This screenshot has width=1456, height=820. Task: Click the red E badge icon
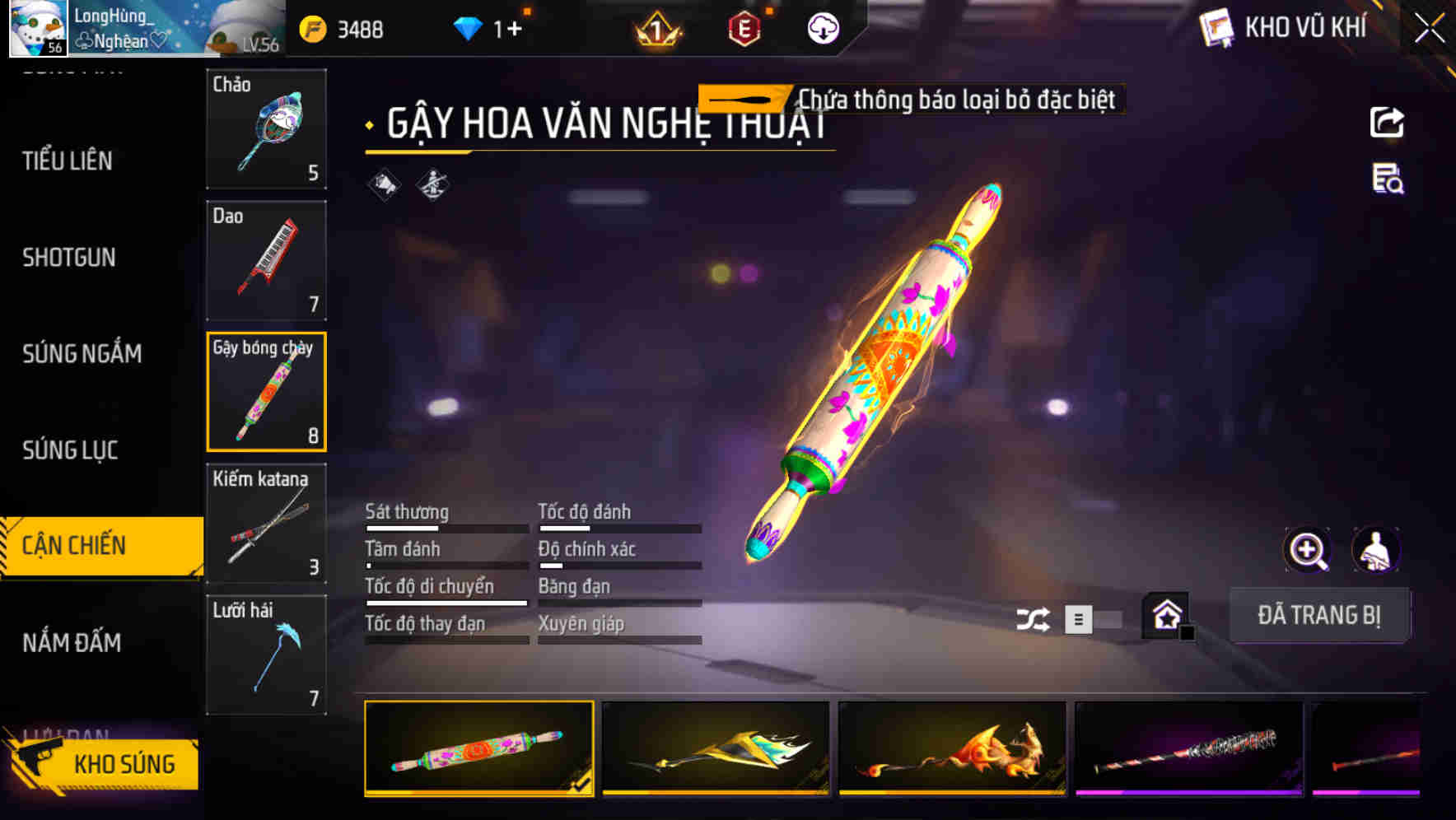741,30
